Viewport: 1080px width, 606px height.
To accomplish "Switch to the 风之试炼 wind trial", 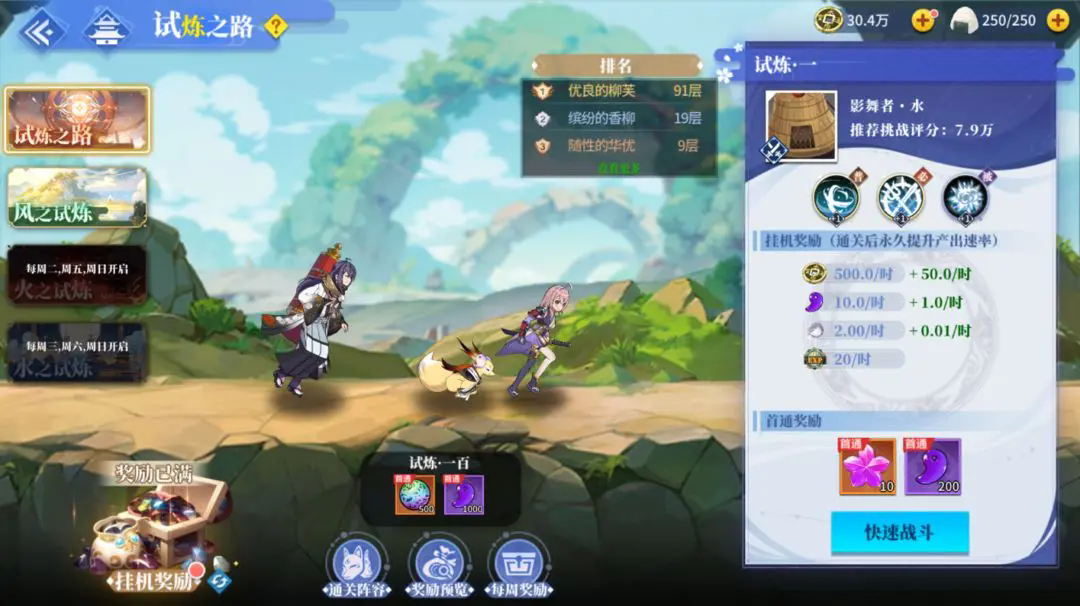I will (x=78, y=197).
